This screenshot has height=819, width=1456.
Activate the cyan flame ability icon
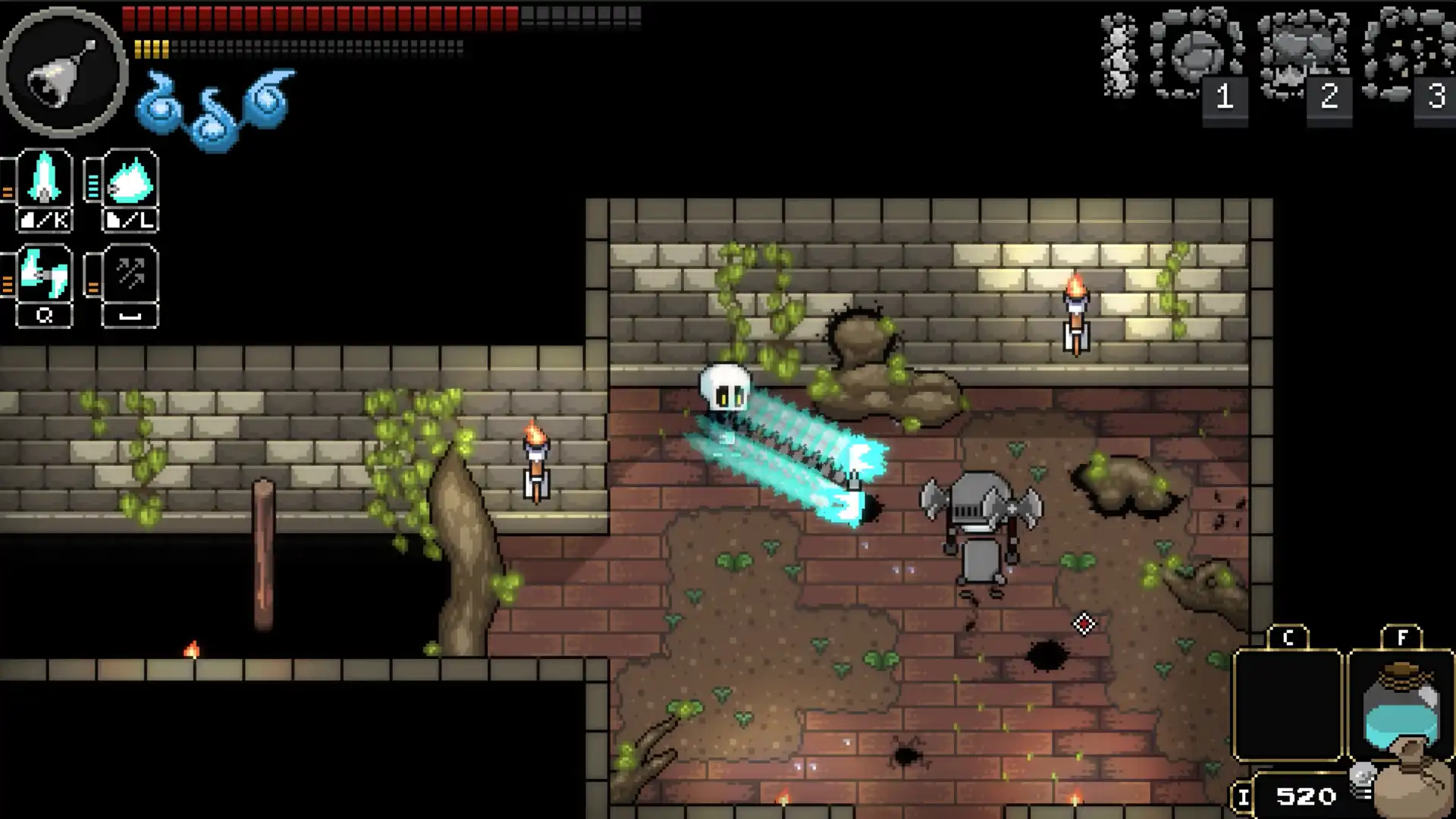(130, 180)
